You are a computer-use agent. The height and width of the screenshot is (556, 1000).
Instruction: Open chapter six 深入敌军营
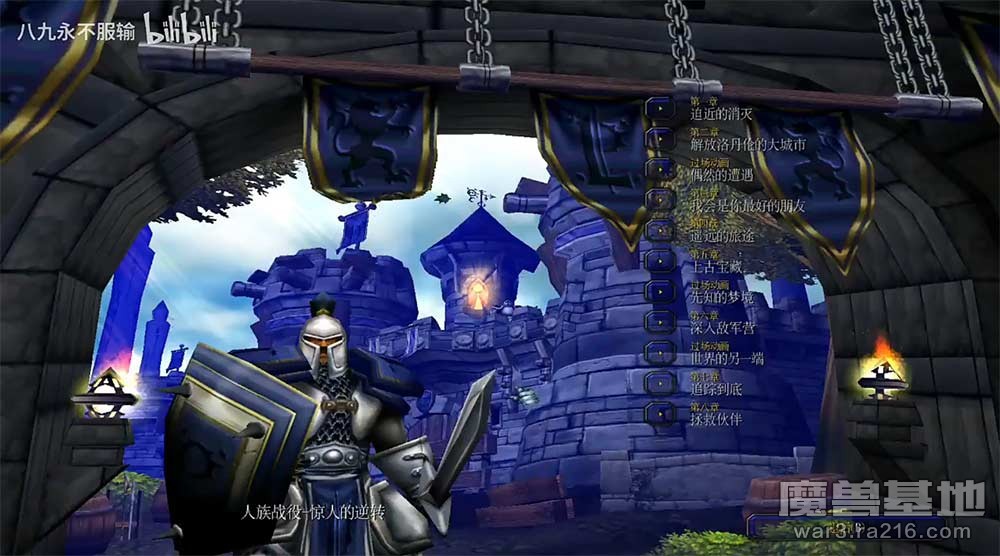tap(658, 321)
